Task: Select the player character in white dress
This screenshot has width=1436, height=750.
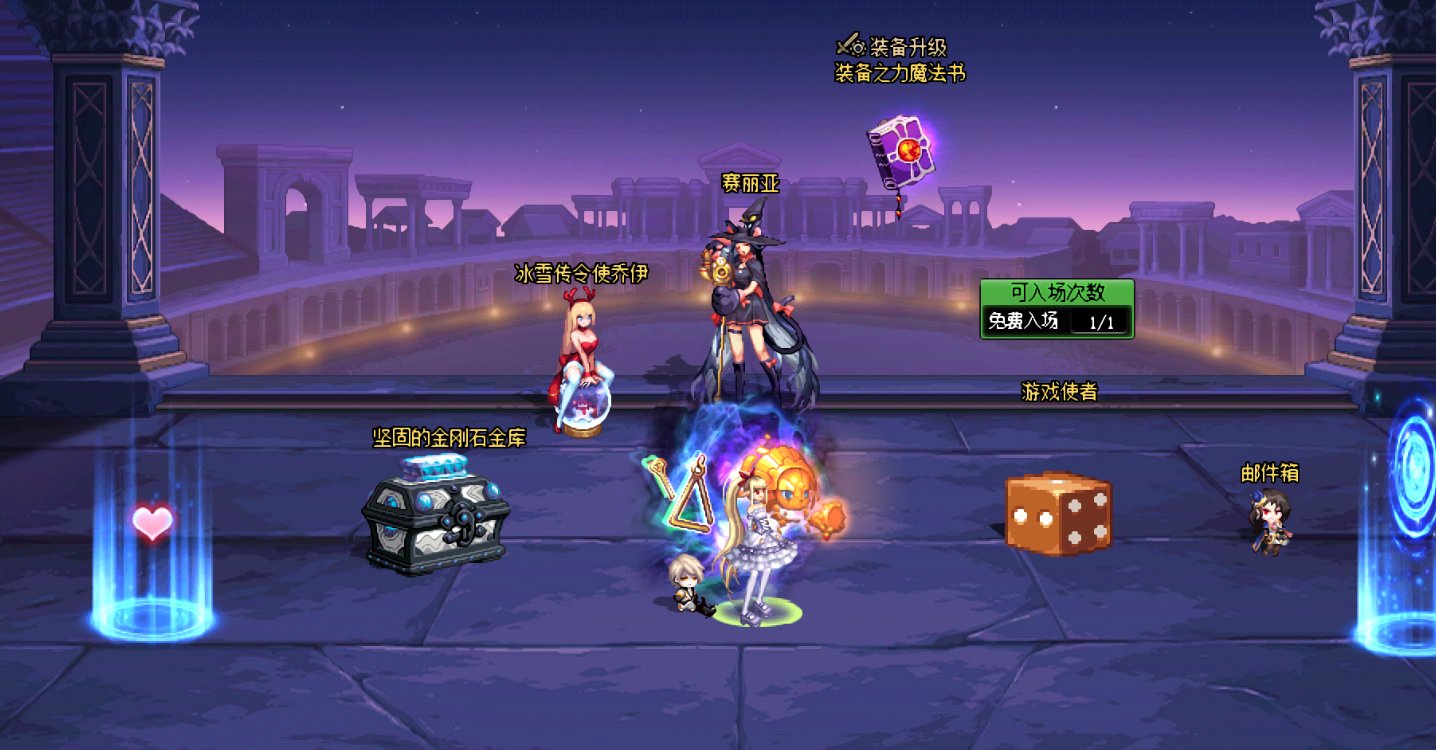Action: pos(756,545)
